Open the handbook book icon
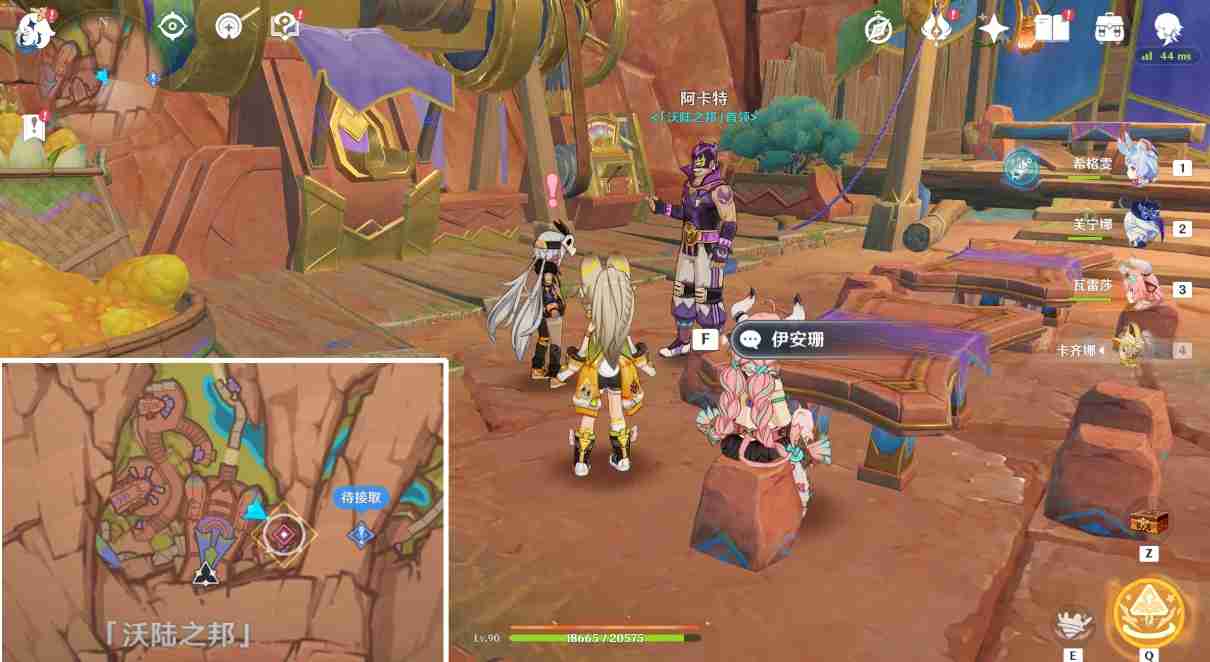The width and height of the screenshot is (1210, 662). coord(1051,29)
